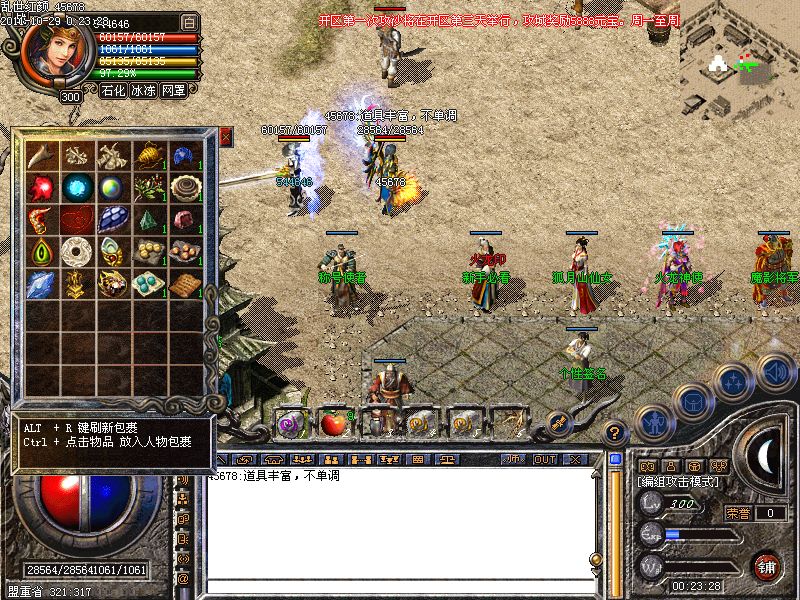Activate the 石化 skill button
The image size is (800, 600).
click(113, 90)
